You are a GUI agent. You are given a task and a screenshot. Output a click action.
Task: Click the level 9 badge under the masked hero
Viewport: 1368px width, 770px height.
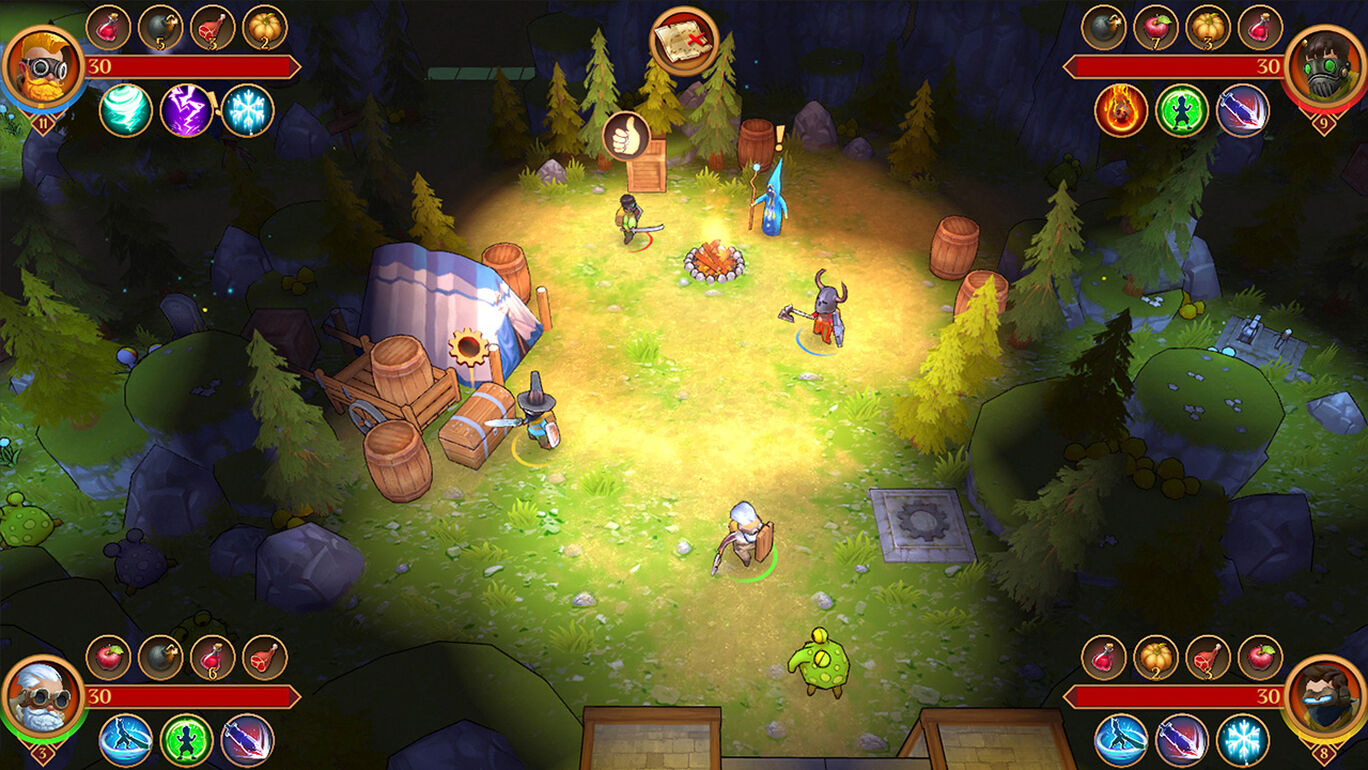click(1322, 122)
